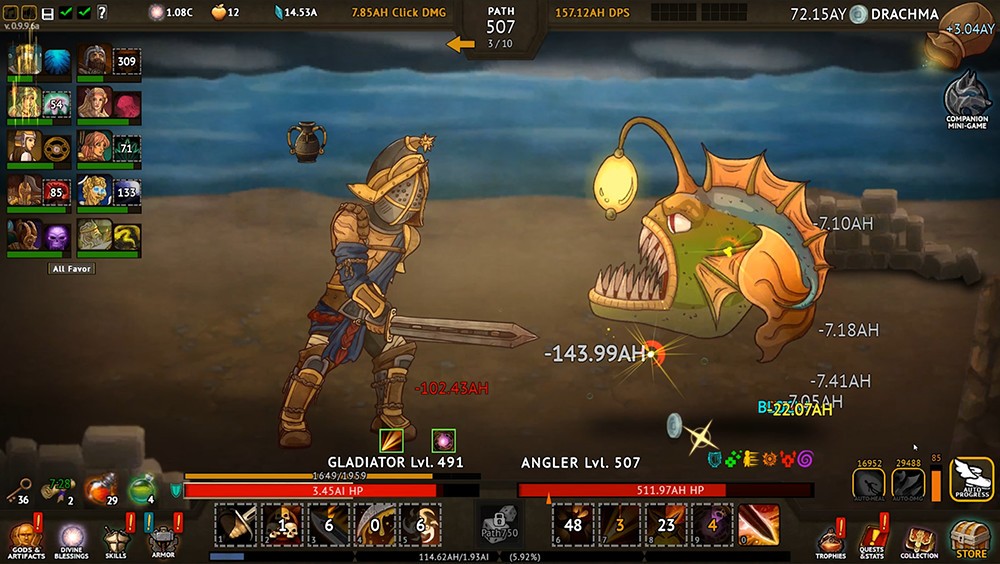Open the Skills menu
Viewport: 1000px width, 564px height.
(x=116, y=537)
